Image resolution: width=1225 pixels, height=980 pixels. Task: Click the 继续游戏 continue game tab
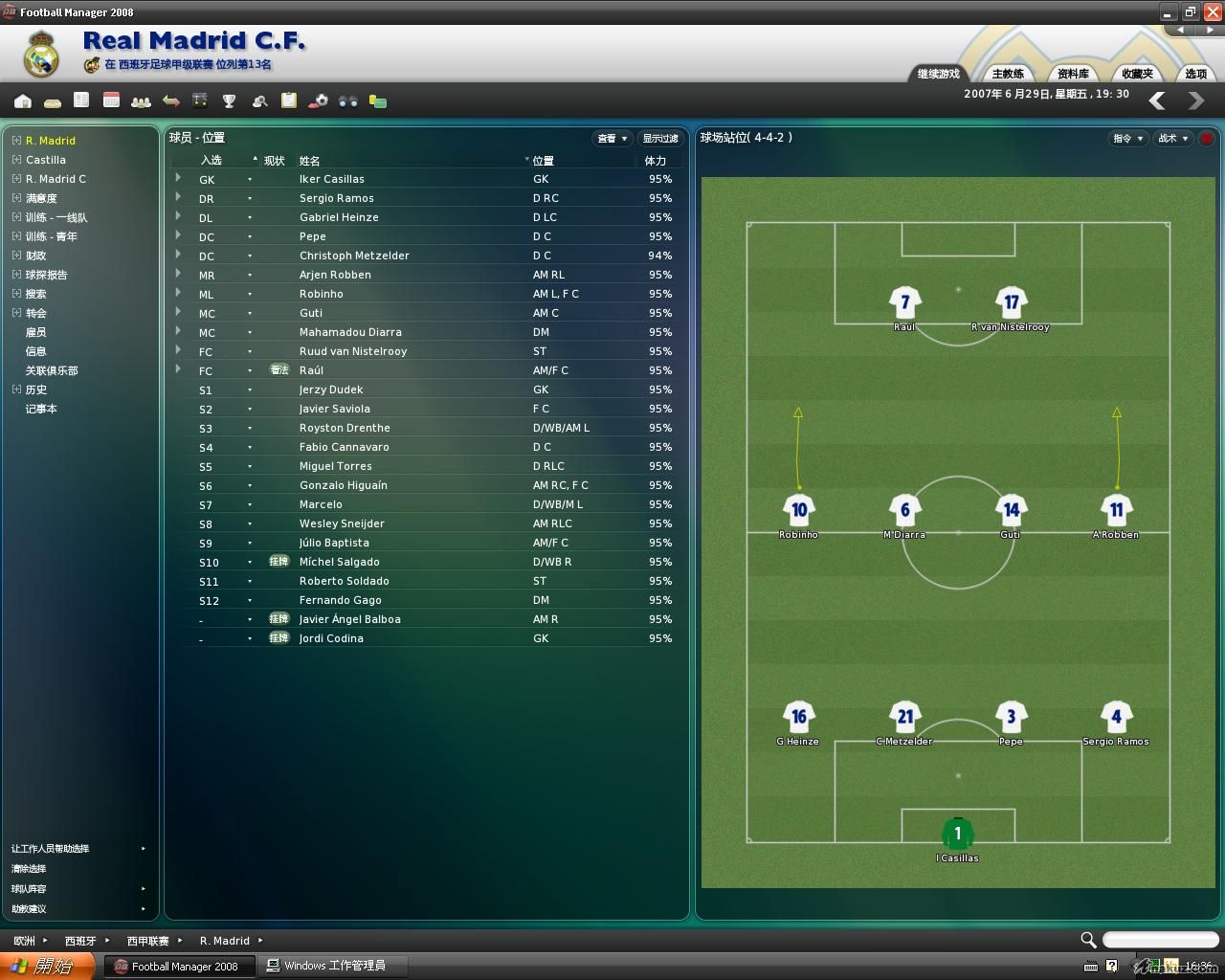tap(938, 74)
